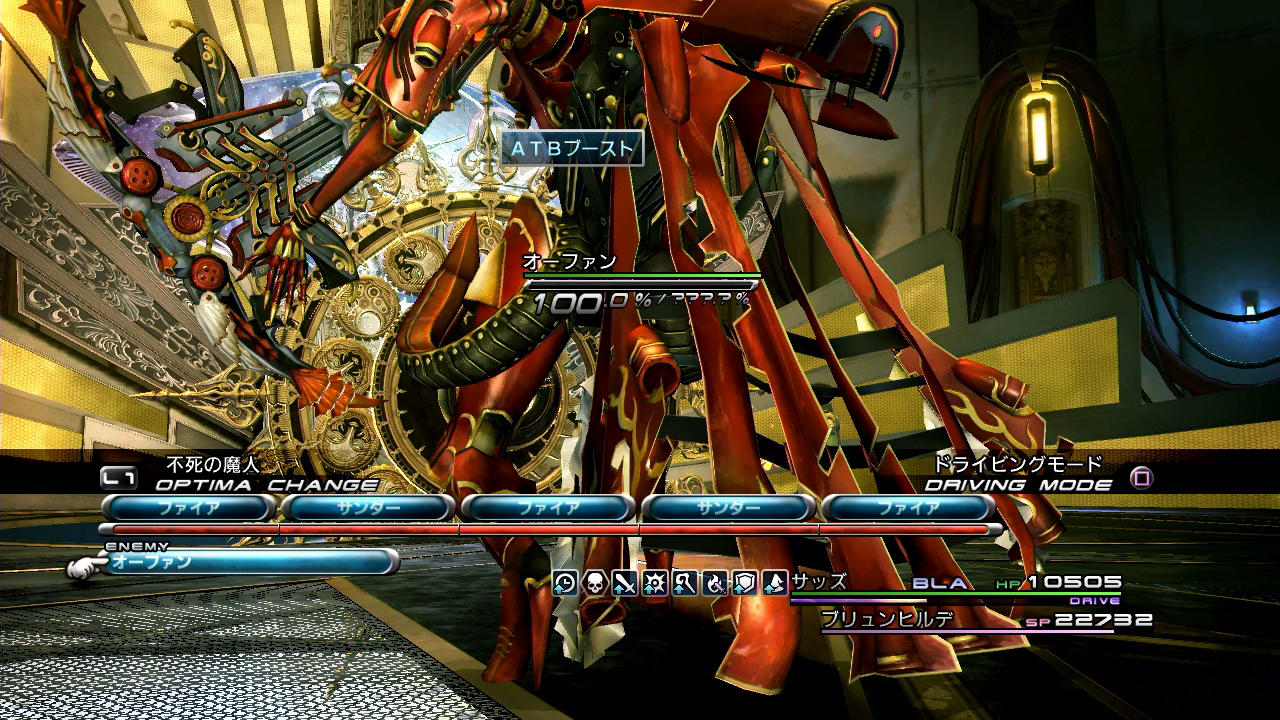The image size is (1280, 720).
Task: Inspect the wizard hat buff icon
Action: pos(775,583)
